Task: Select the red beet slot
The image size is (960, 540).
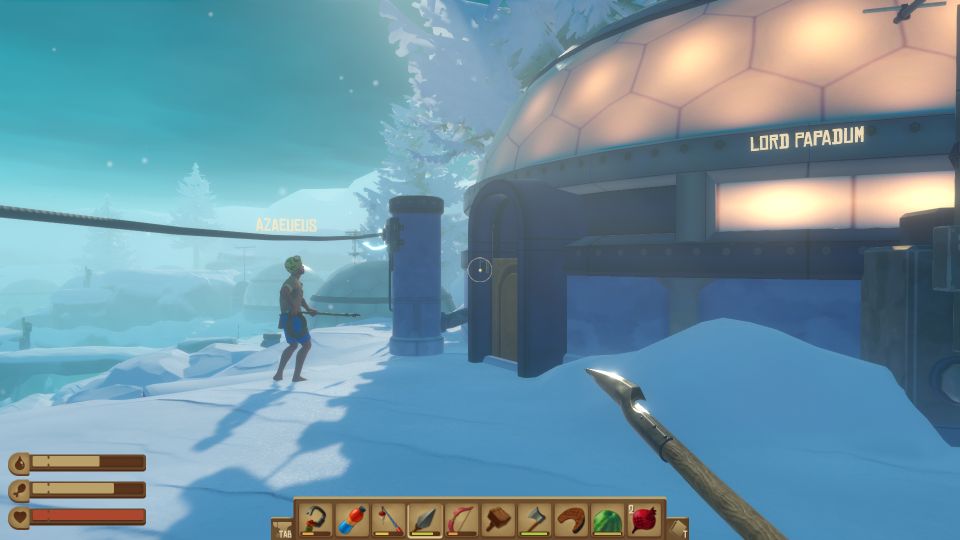Action: tap(643, 520)
